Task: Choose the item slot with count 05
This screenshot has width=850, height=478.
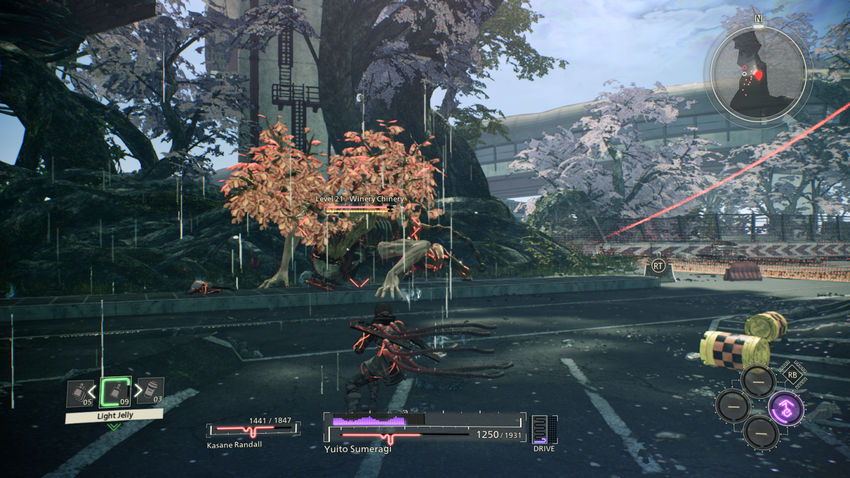Action: (80, 393)
